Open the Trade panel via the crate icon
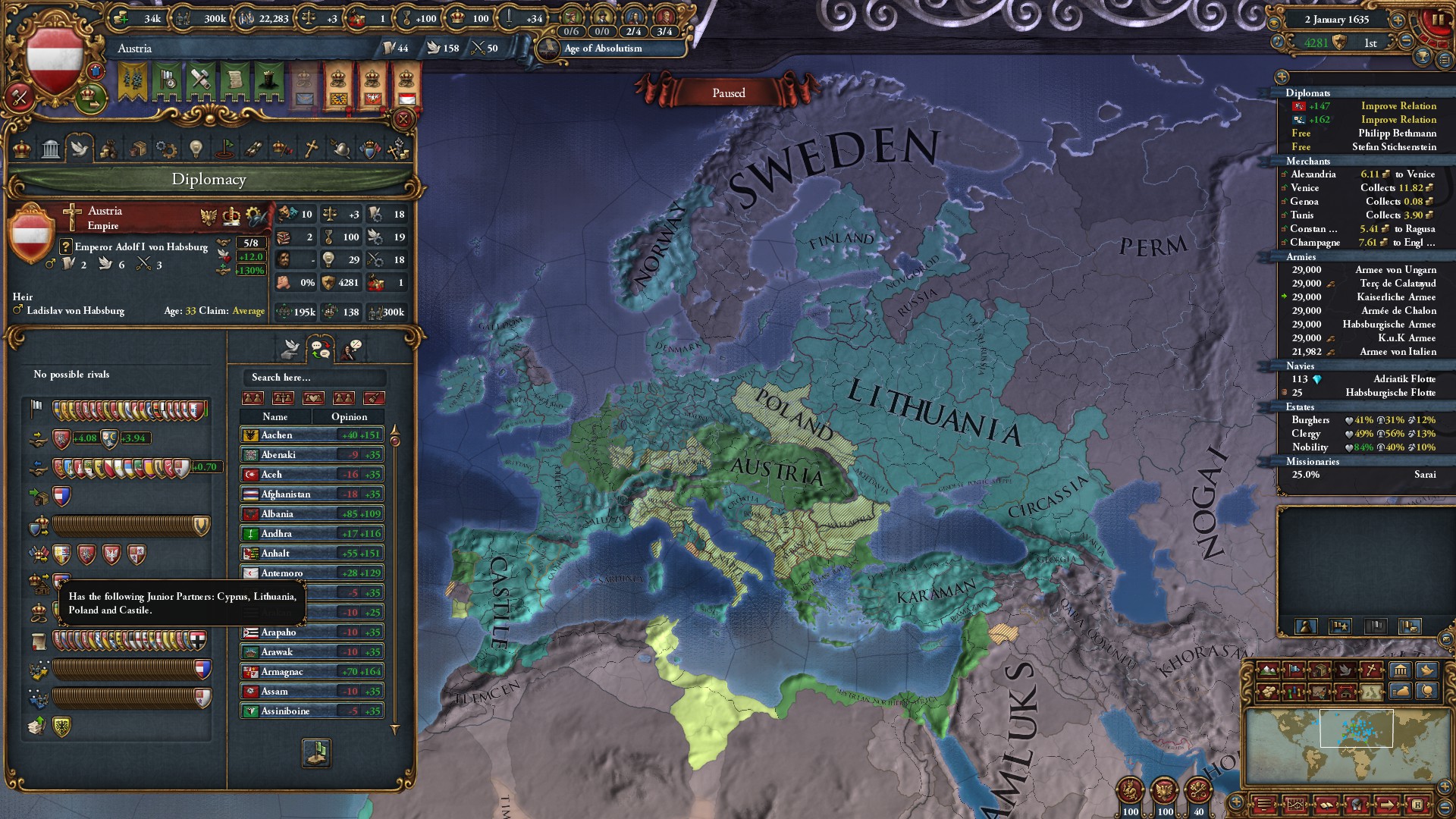Screen dimensions: 1456x819 click(140, 149)
